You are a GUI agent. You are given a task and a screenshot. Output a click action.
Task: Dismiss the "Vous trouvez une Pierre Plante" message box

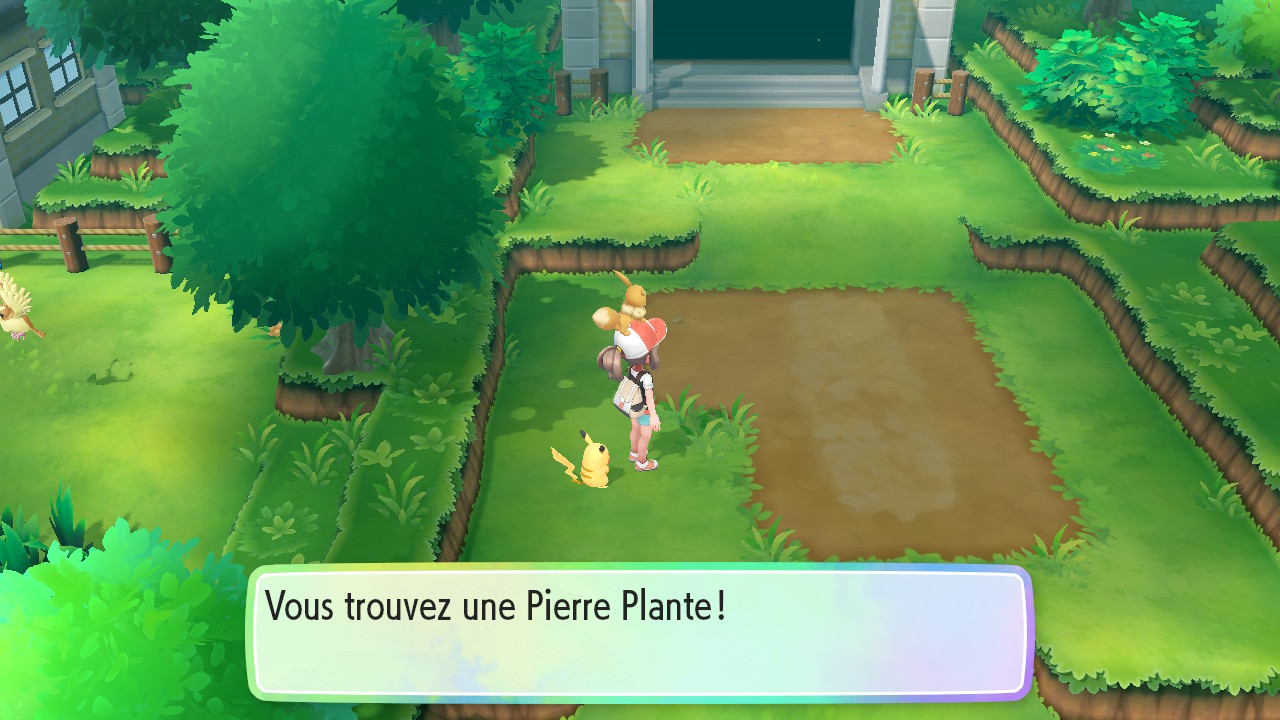(x=640, y=632)
